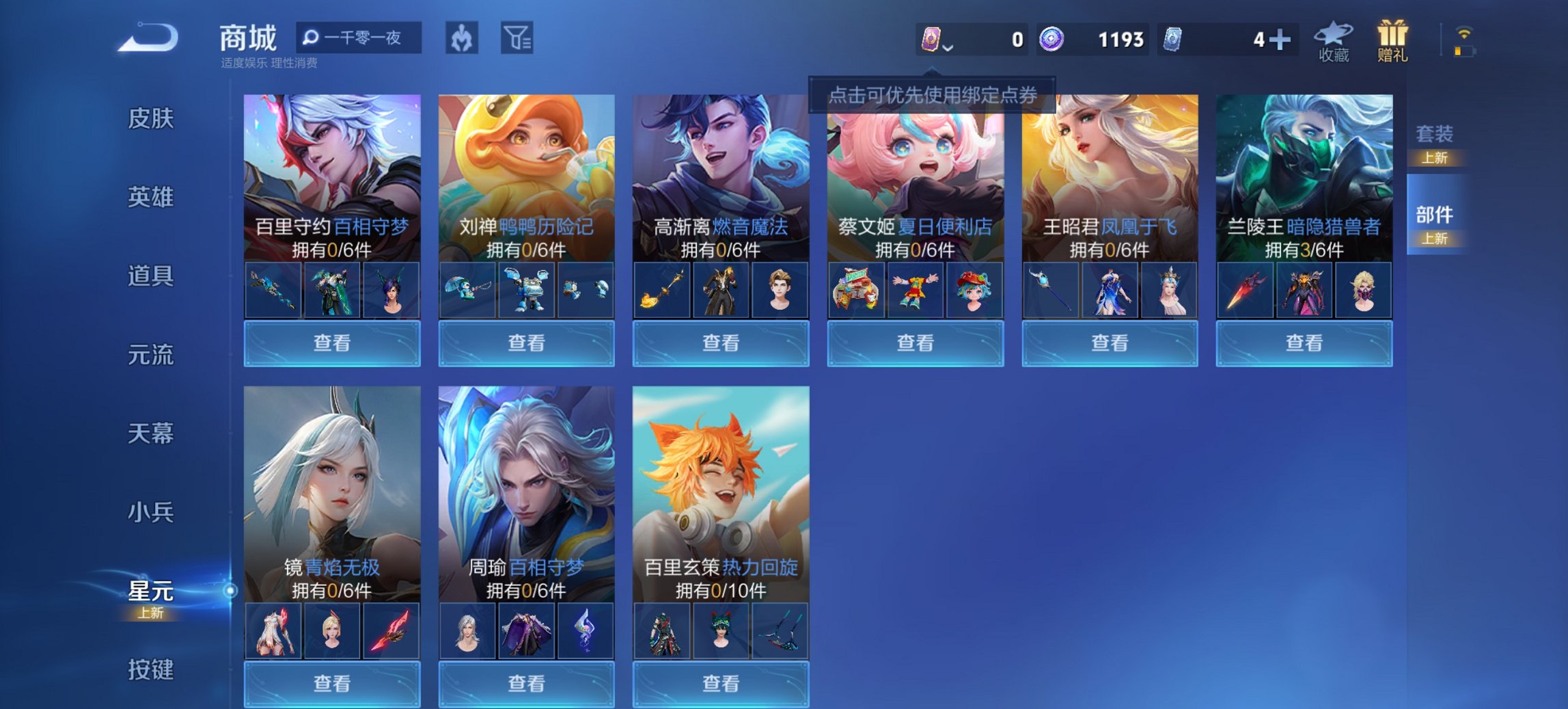Viewport: 1568px width, 709px height.
Task: Click a 蔡文姬 夏日便利店 item thumbnail
Action: pyautogui.click(x=916, y=289)
